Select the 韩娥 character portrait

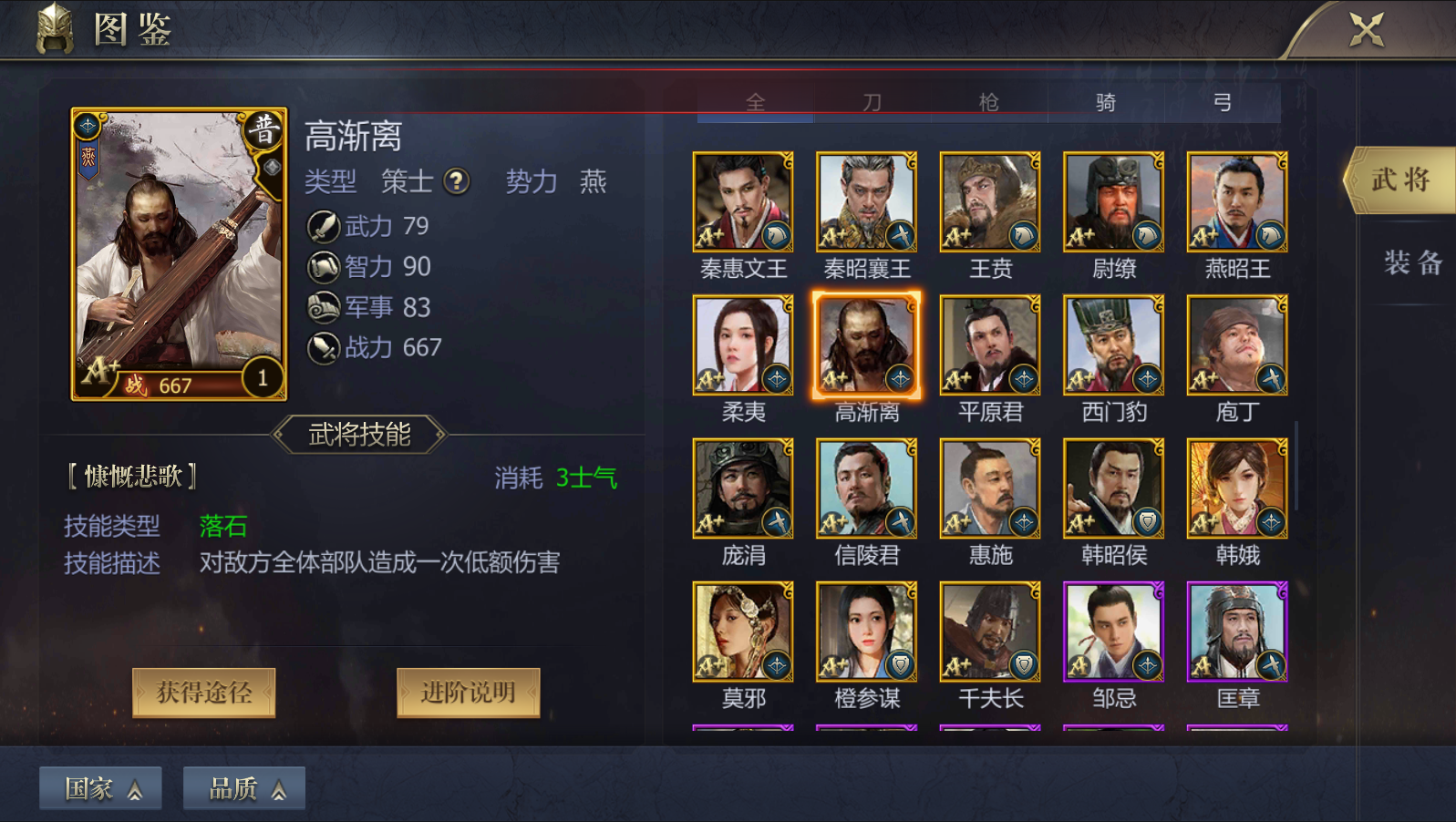1235,488
